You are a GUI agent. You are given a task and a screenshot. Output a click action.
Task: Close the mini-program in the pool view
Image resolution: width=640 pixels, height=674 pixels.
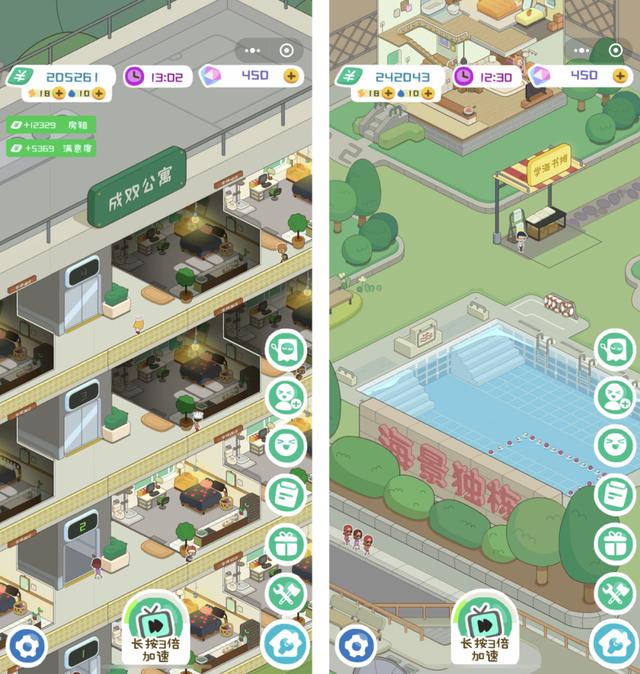pos(615,50)
